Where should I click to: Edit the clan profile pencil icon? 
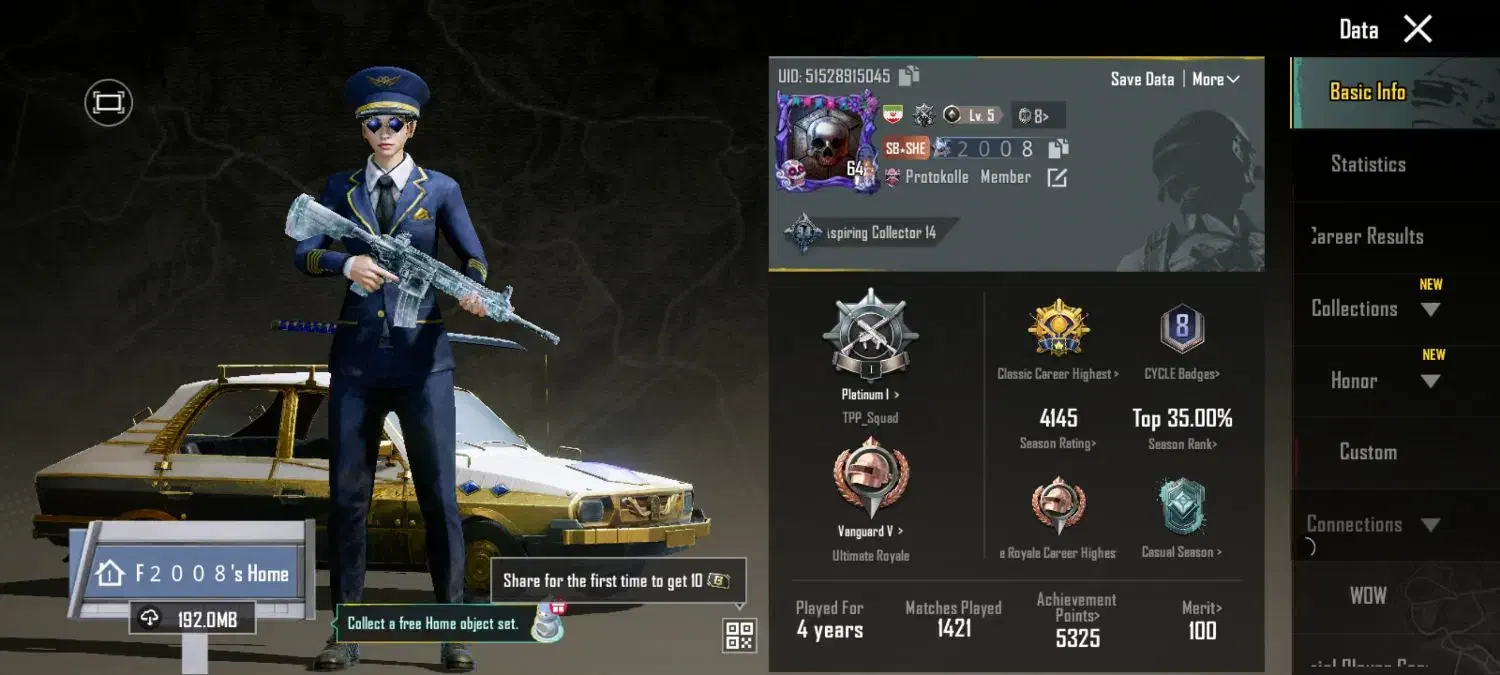tap(1057, 178)
